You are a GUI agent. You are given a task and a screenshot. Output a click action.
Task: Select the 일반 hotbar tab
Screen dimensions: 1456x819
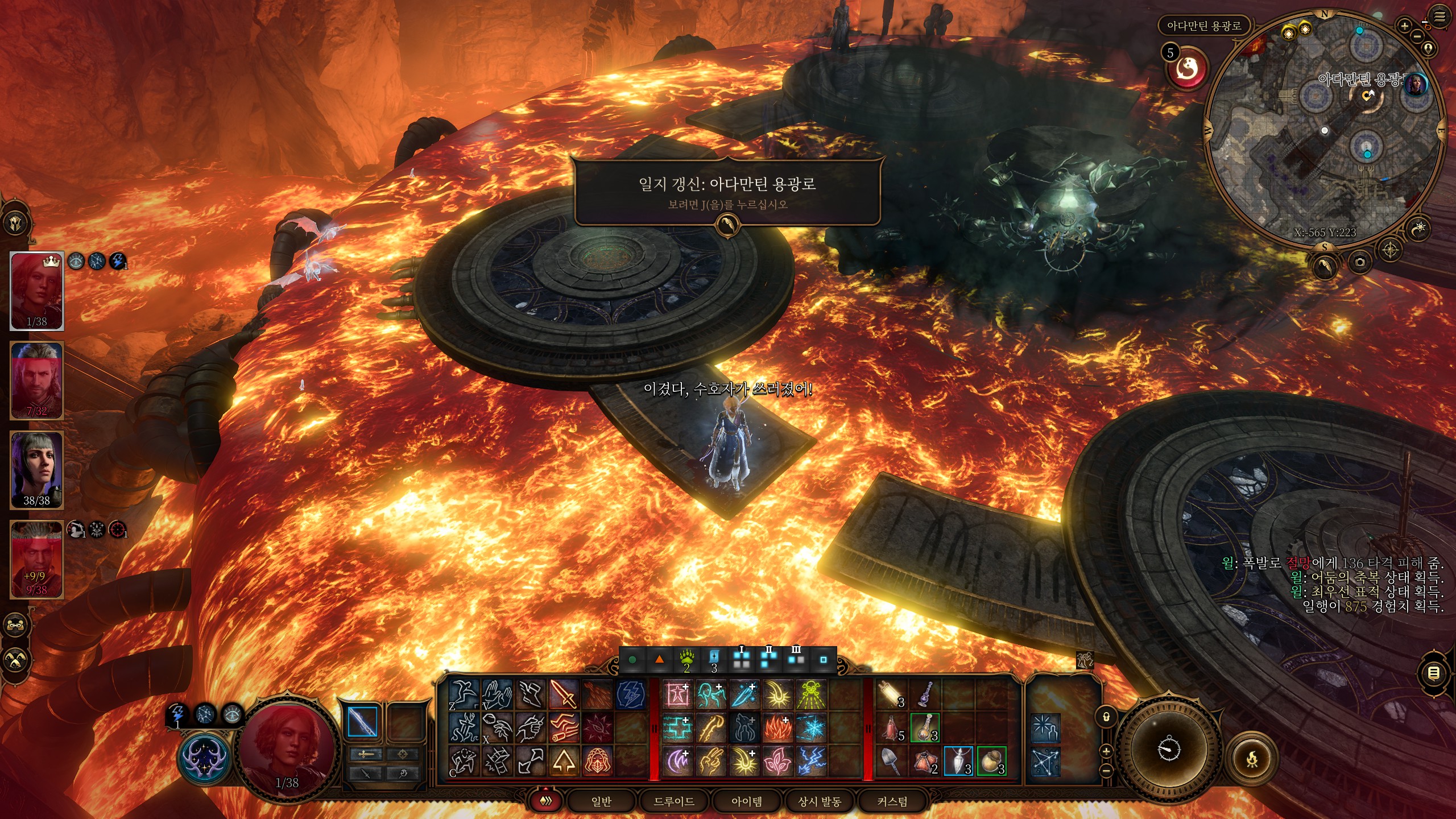point(601,801)
